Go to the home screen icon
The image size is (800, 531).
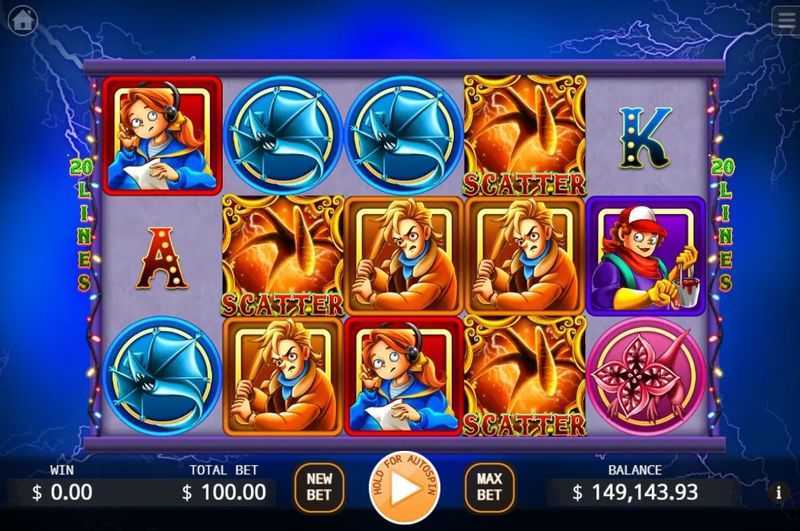point(22,19)
